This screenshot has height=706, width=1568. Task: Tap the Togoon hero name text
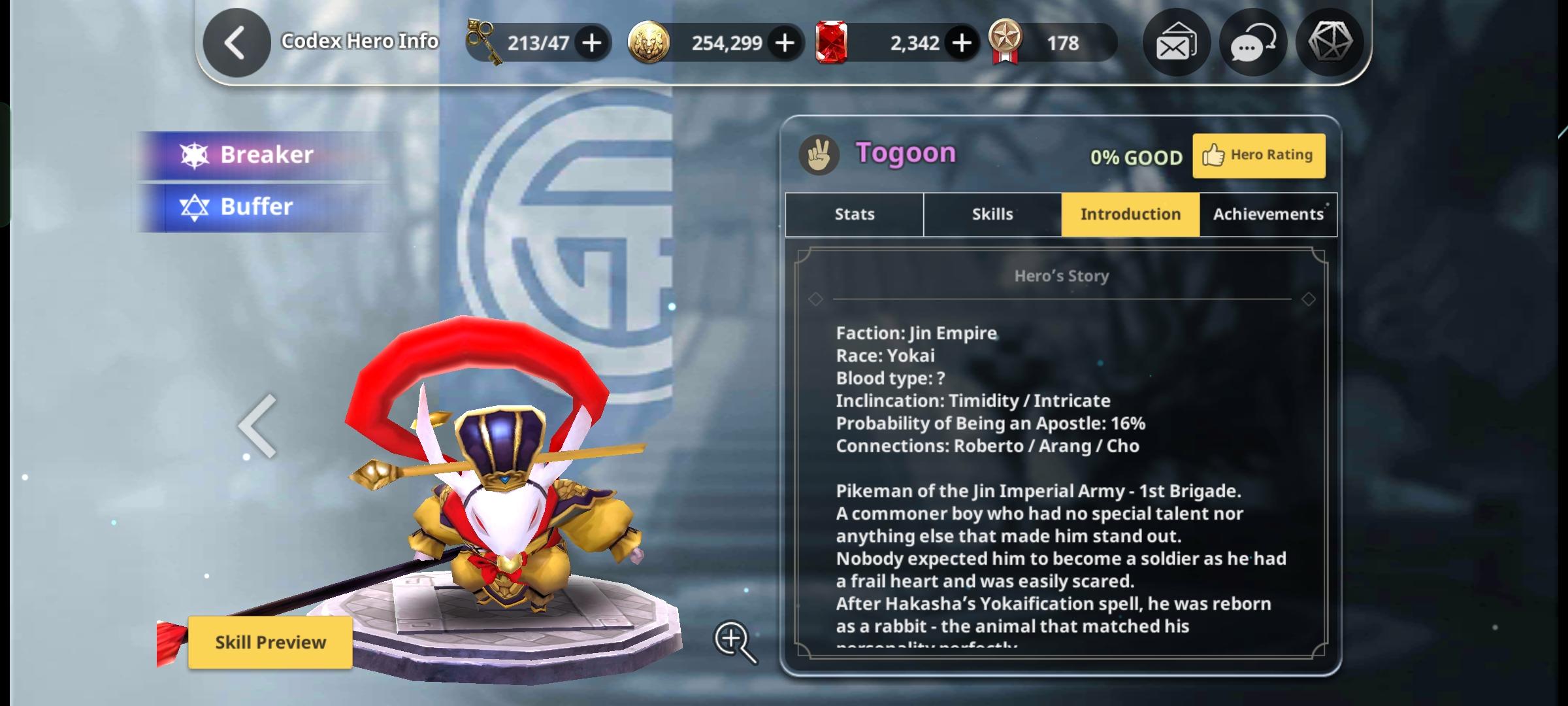[x=907, y=154]
